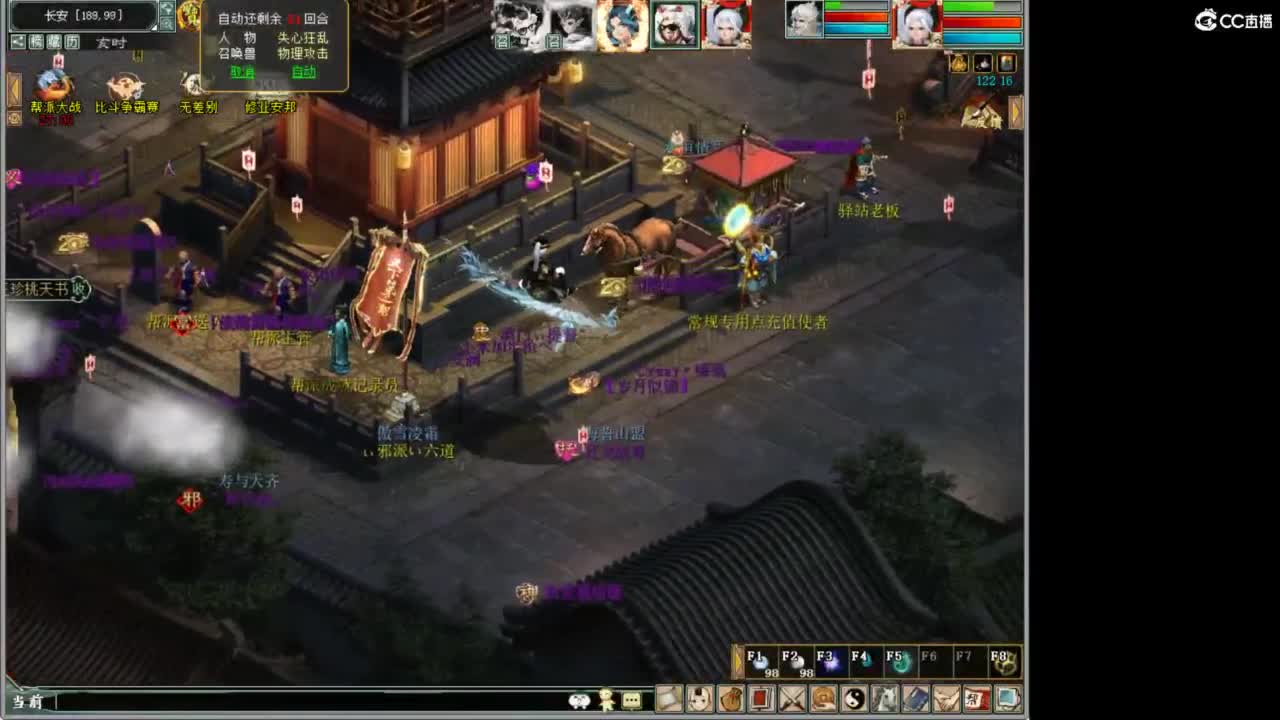Enable 自动 auto-battle in the combat panel
The width and height of the screenshot is (1280, 720).
click(303, 72)
